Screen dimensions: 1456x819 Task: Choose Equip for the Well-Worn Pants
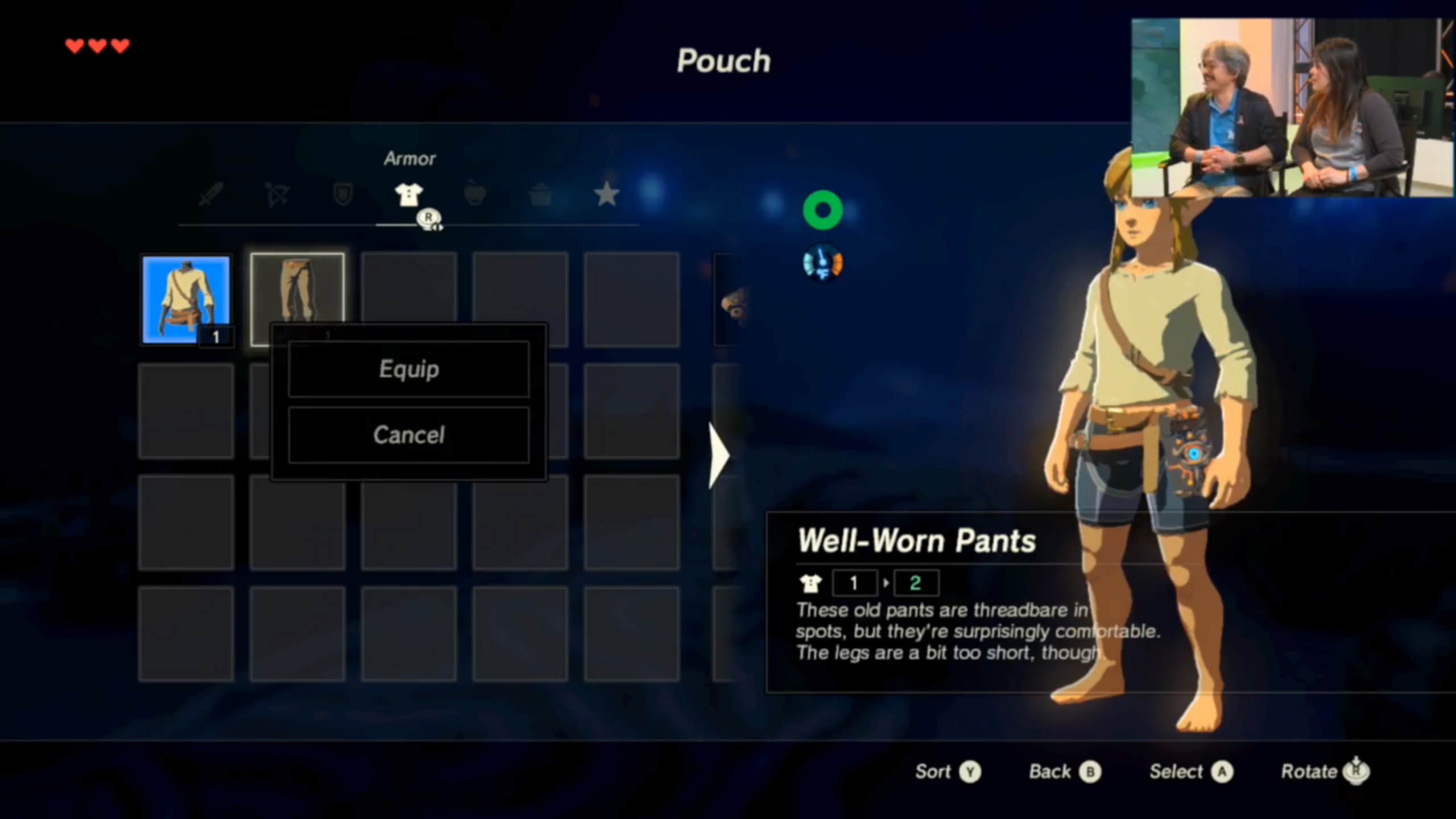(x=408, y=369)
